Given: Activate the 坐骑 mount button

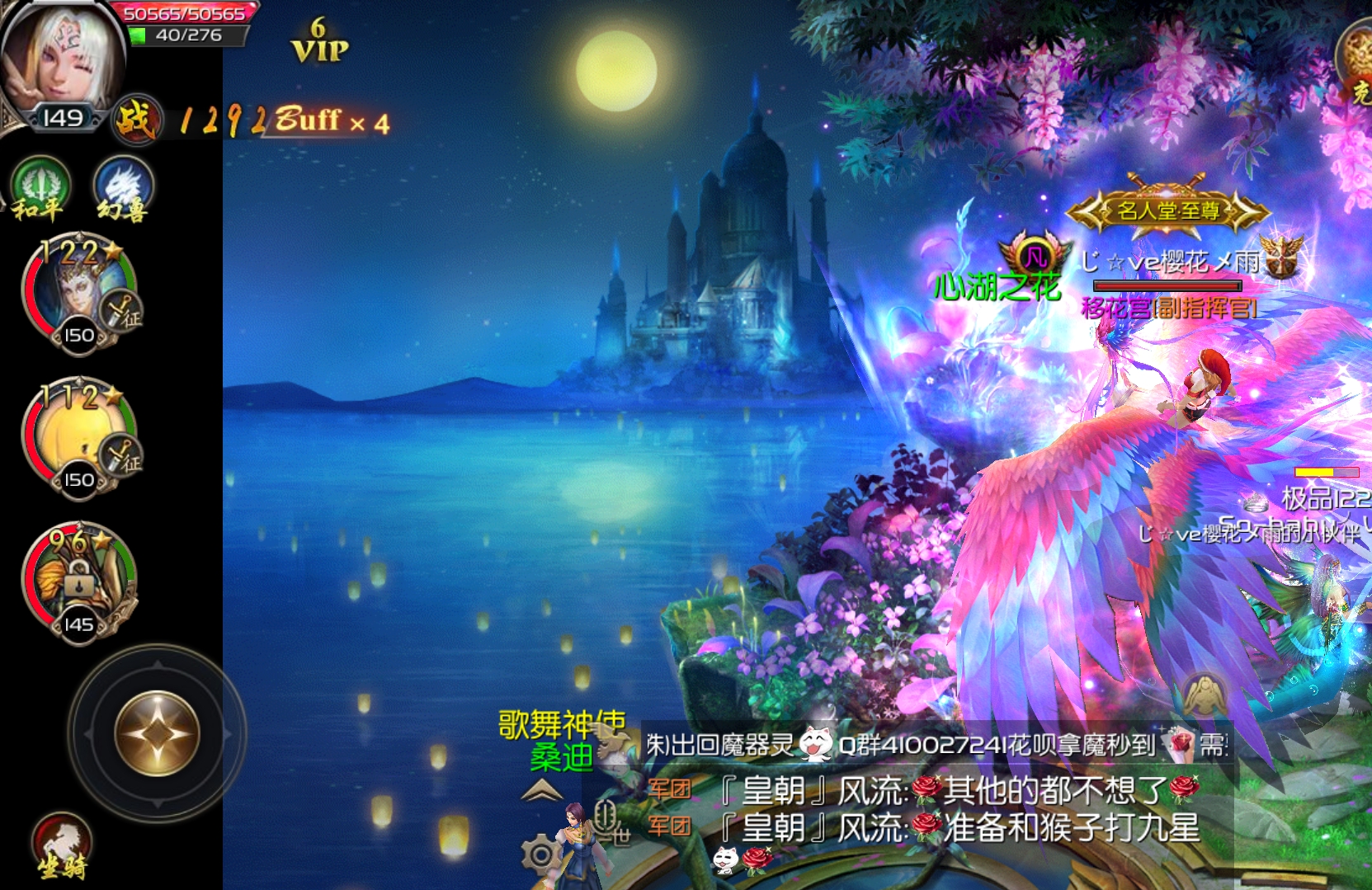Looking at the screenshot, I should point(63,845).
